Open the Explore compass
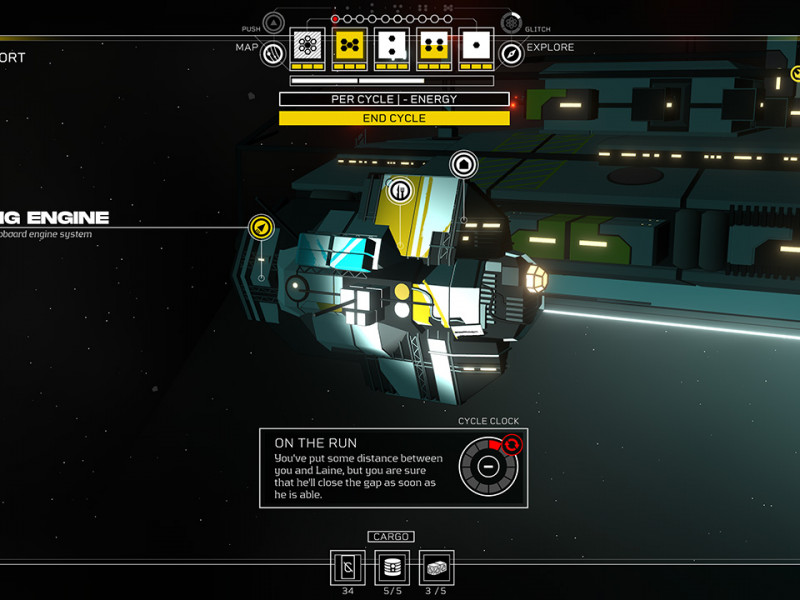Screen dimensions: 800x600 (511, 54)
